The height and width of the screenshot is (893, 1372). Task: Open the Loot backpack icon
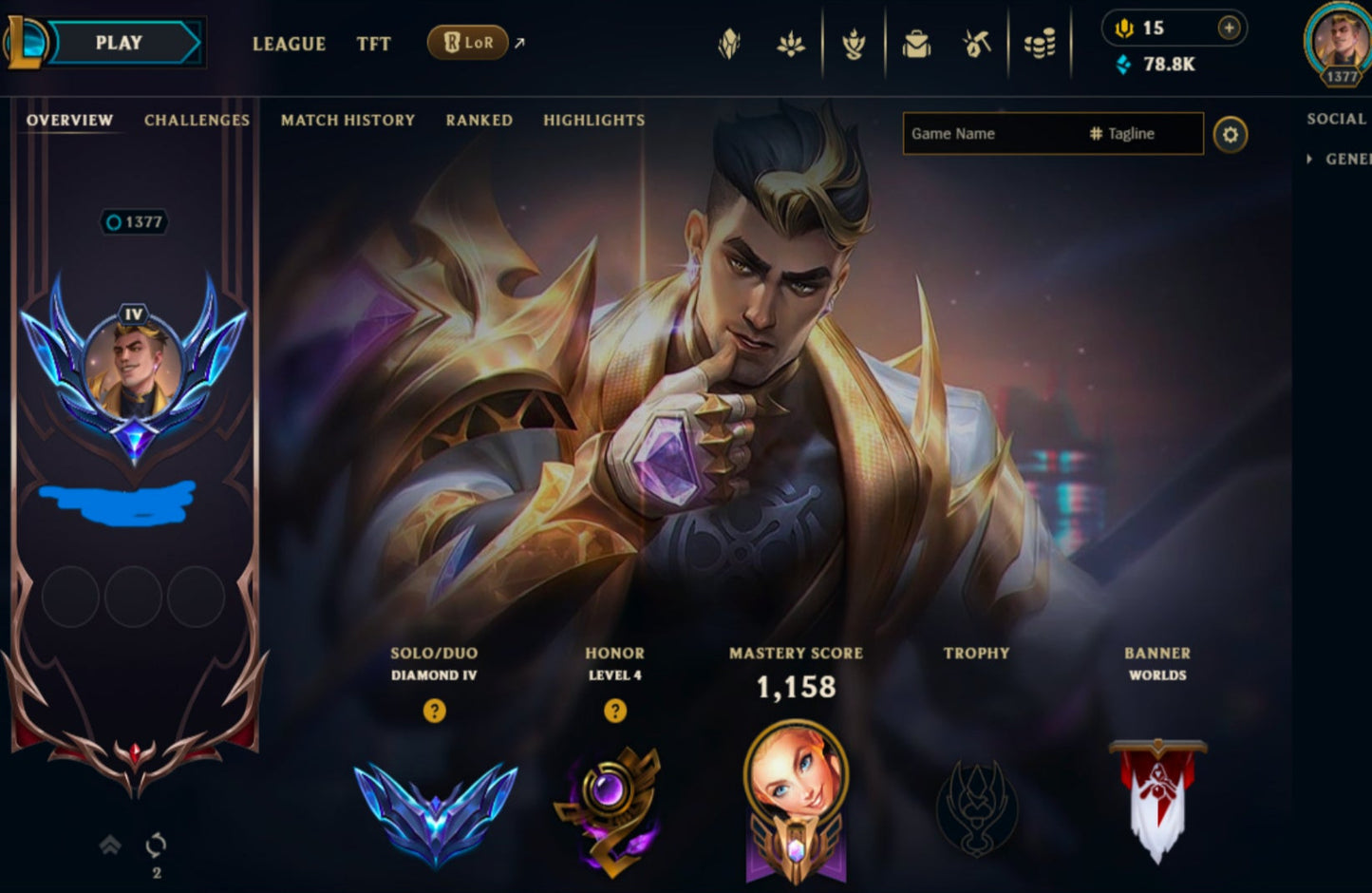pos(914,42)
